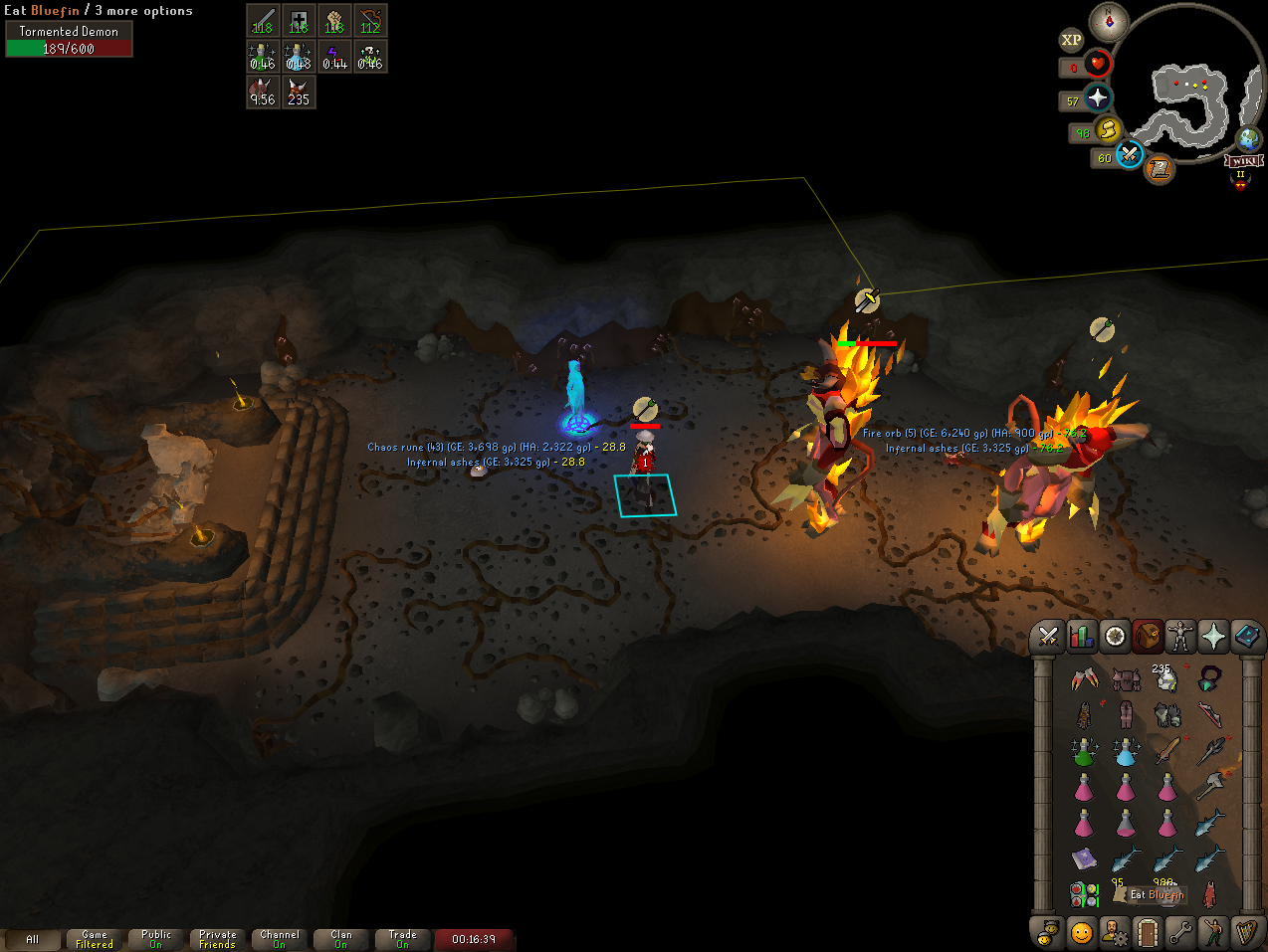
Task: Open the Music harp tab
Action: (x=1246, y=933)
